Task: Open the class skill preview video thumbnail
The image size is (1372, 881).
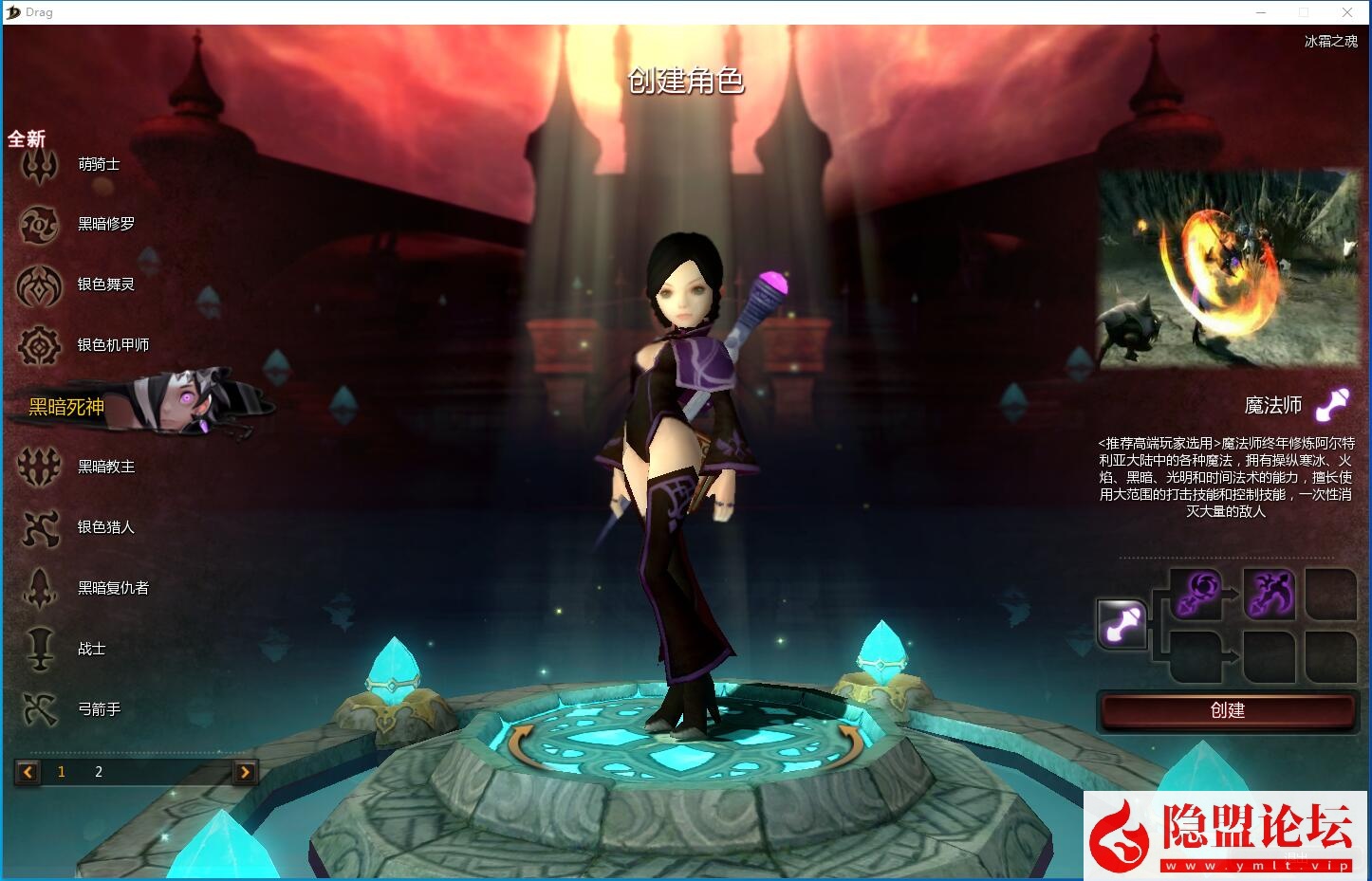Action: [1229, 270]
